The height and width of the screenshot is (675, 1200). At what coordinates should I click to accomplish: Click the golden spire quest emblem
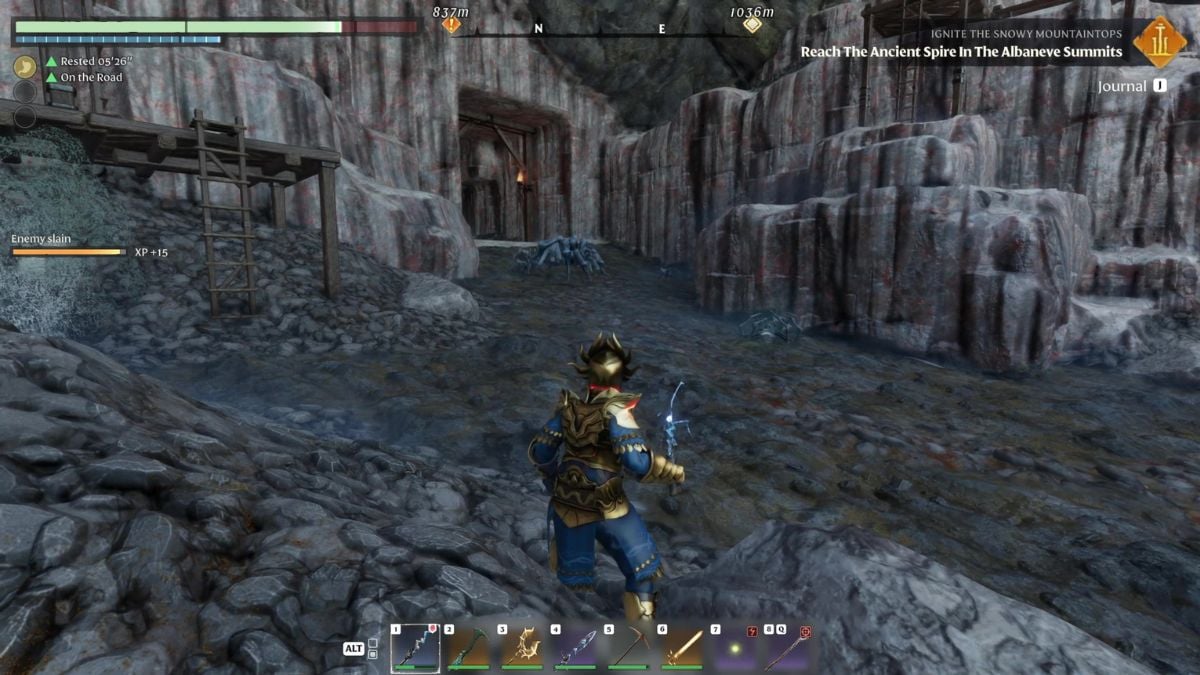(1160, 41)
